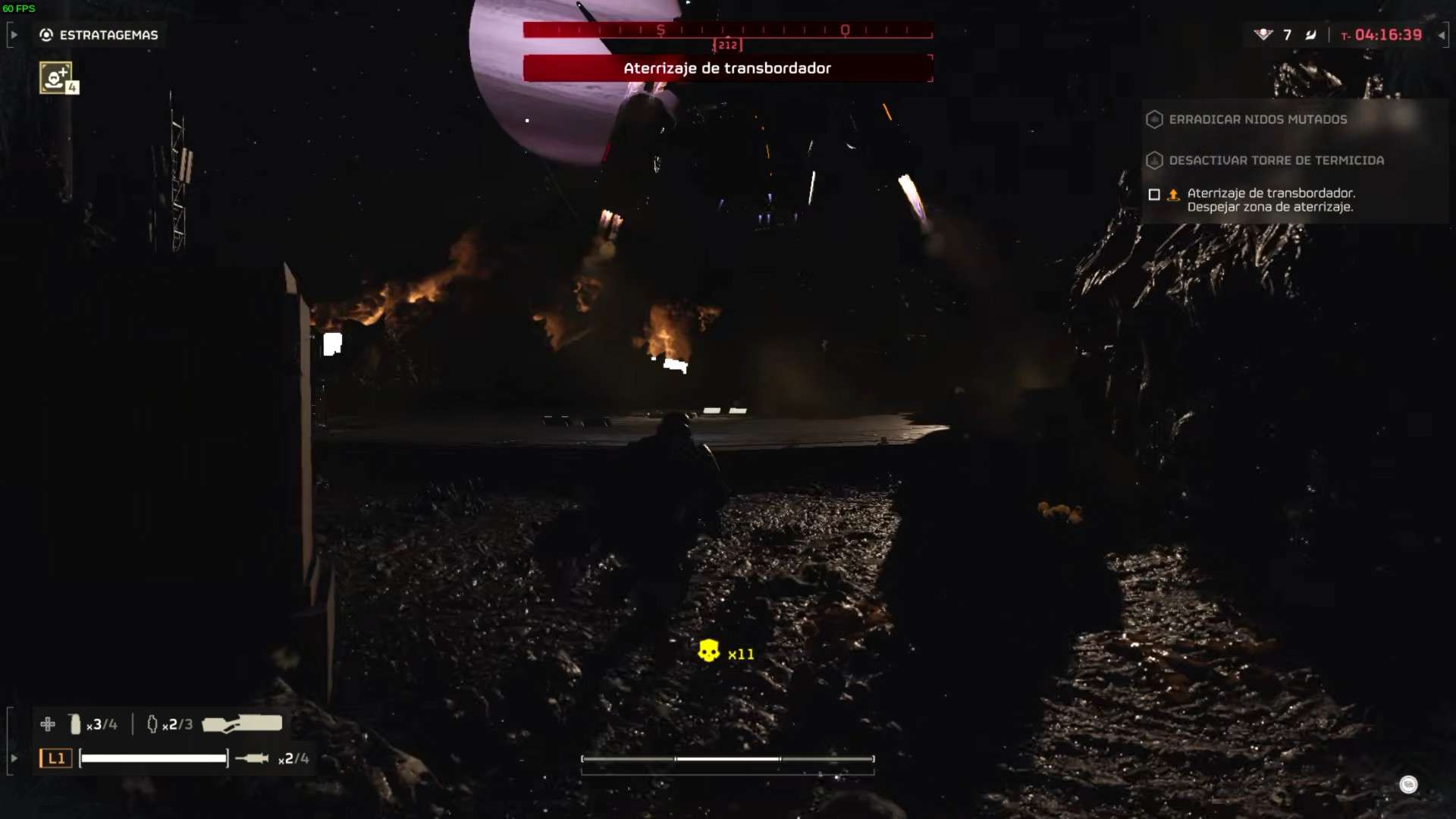This screenshot has height=819, width=1456.
Task: Click the Despejar zona de aterrizaje text
Action: (x=1270, y=206)
